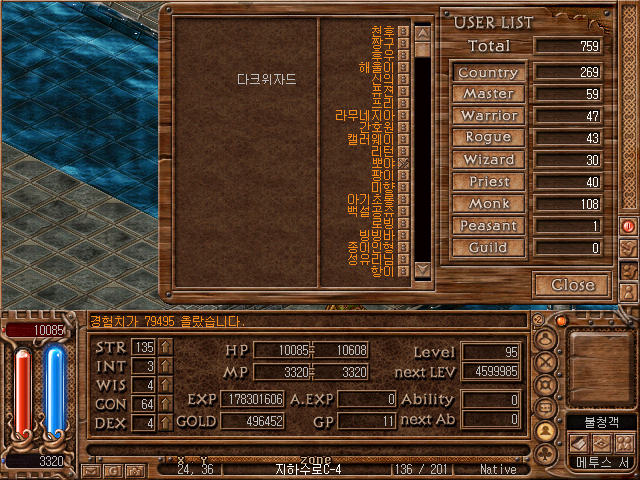Select player 다크위자드 in the left panel

click(267, 78)
